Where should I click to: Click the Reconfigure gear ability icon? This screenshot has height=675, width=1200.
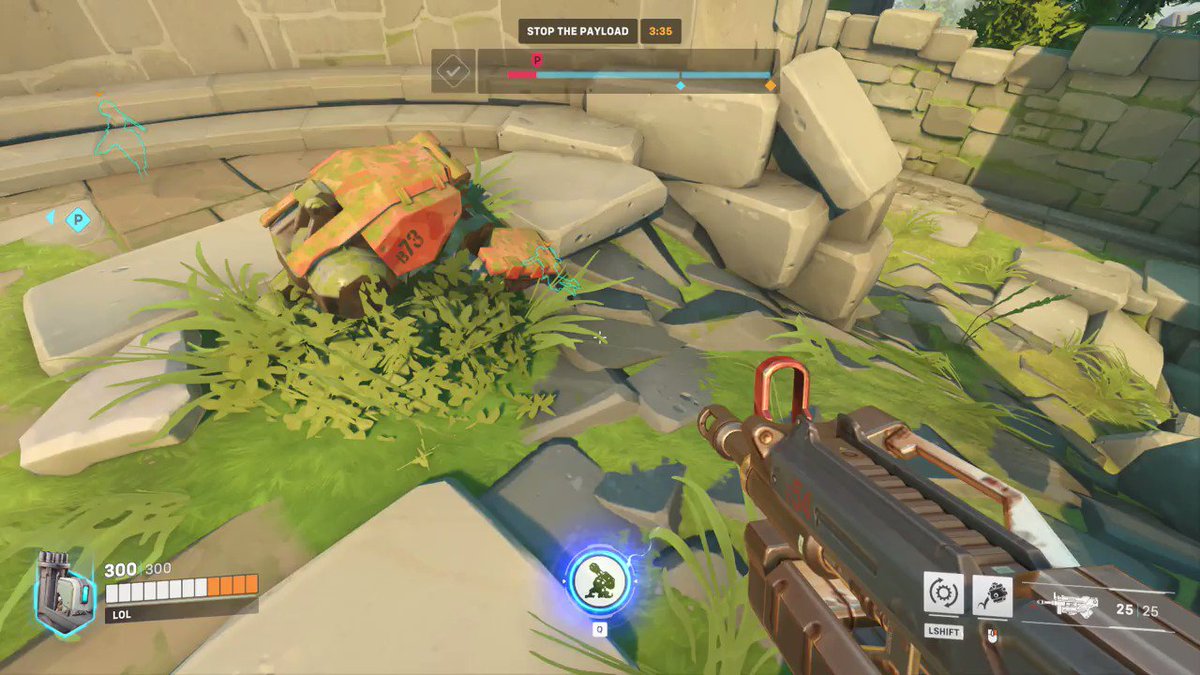coord(943,593)
